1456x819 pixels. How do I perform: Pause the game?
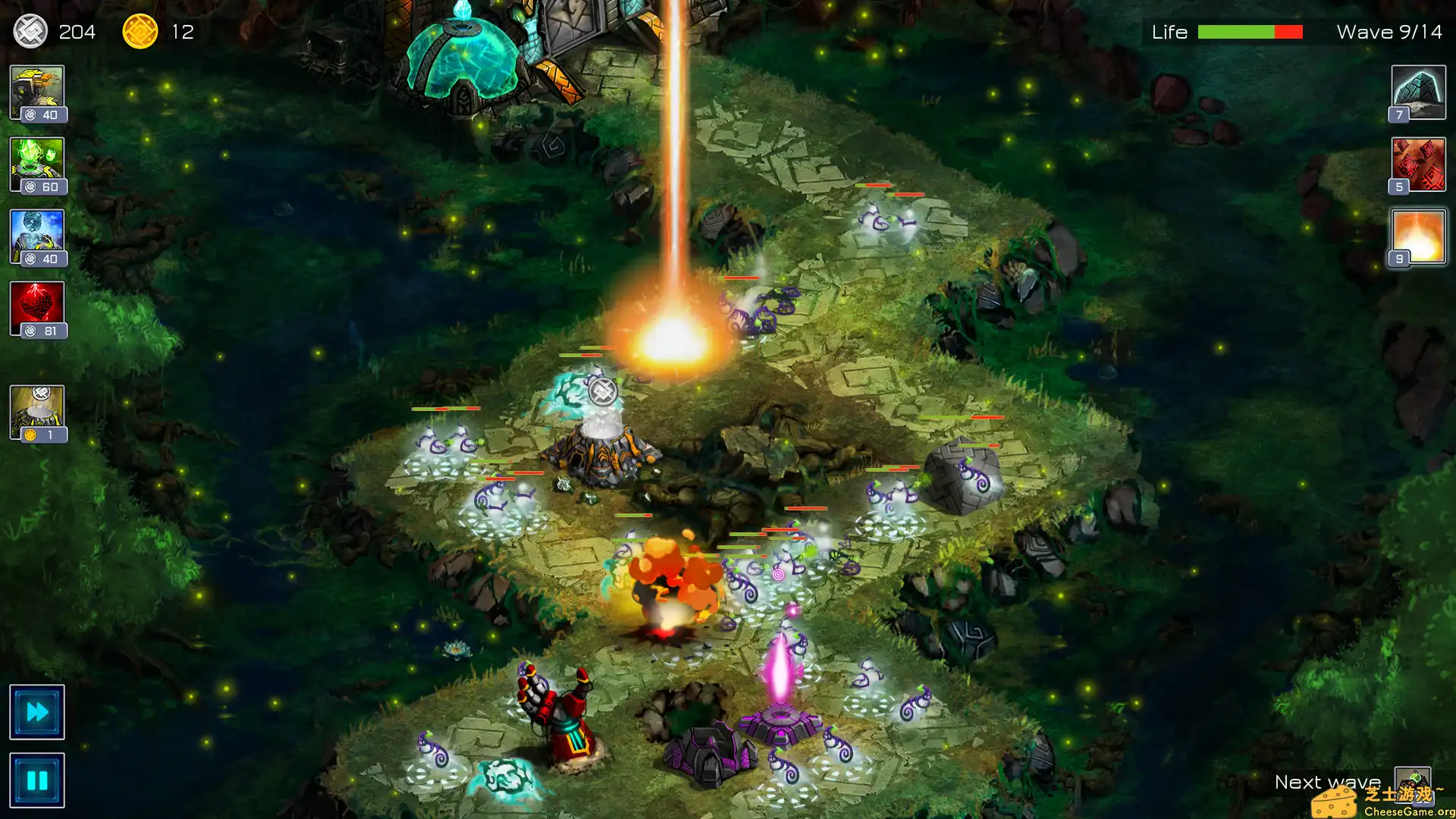(36, 779)
